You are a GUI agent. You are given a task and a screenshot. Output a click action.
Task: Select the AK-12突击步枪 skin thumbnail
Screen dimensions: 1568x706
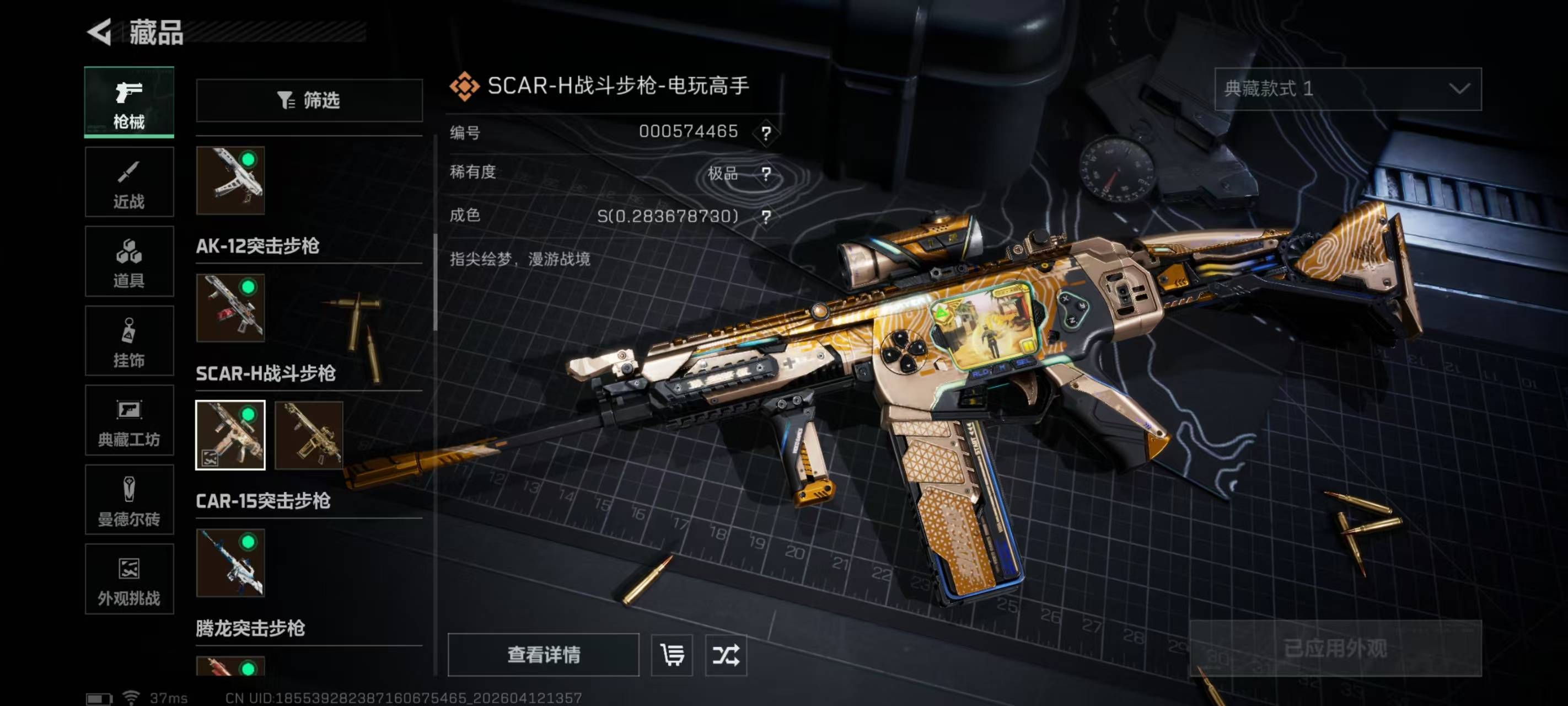(230, 308)
